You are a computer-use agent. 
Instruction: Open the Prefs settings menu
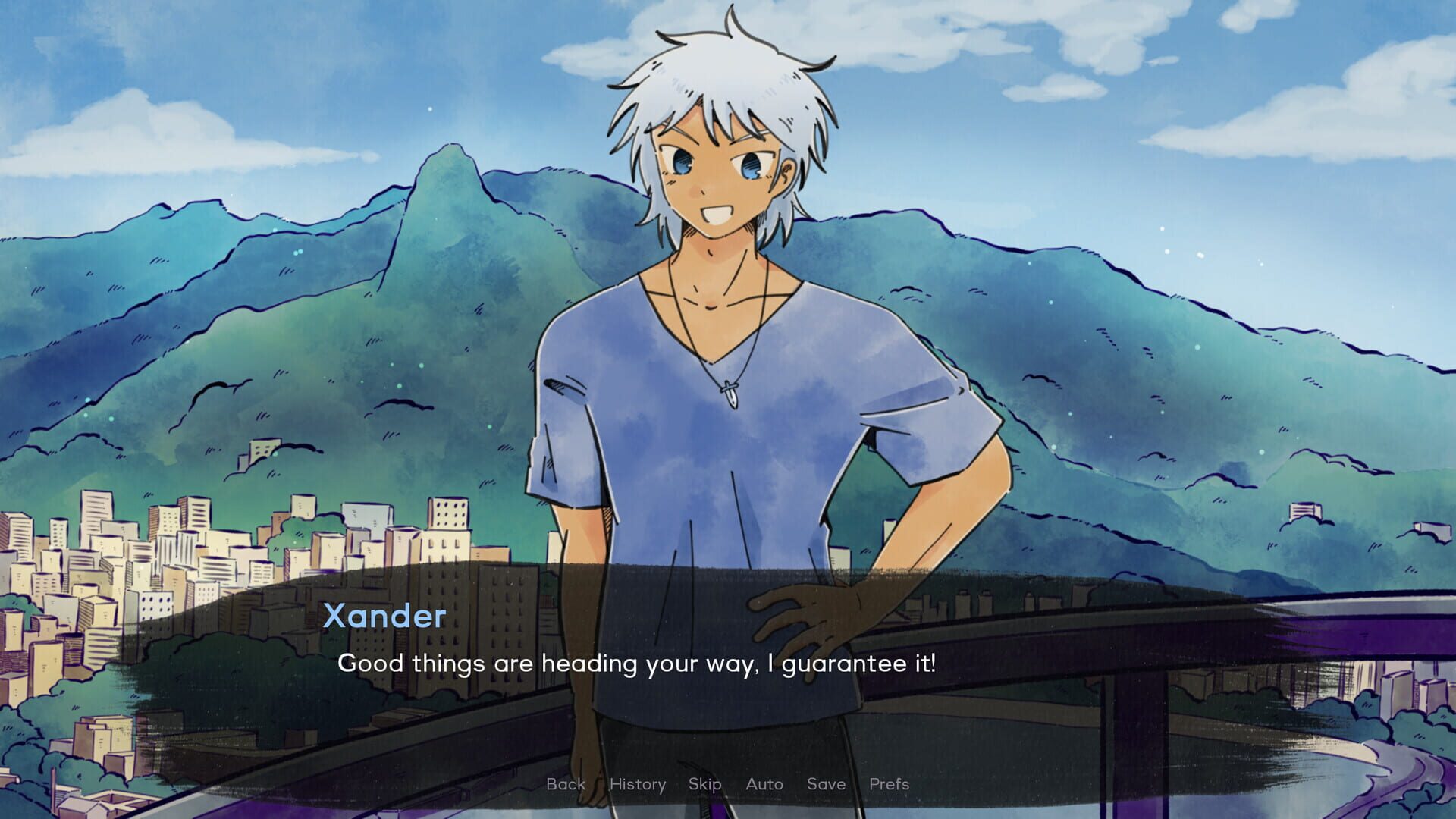click(889, 784)
